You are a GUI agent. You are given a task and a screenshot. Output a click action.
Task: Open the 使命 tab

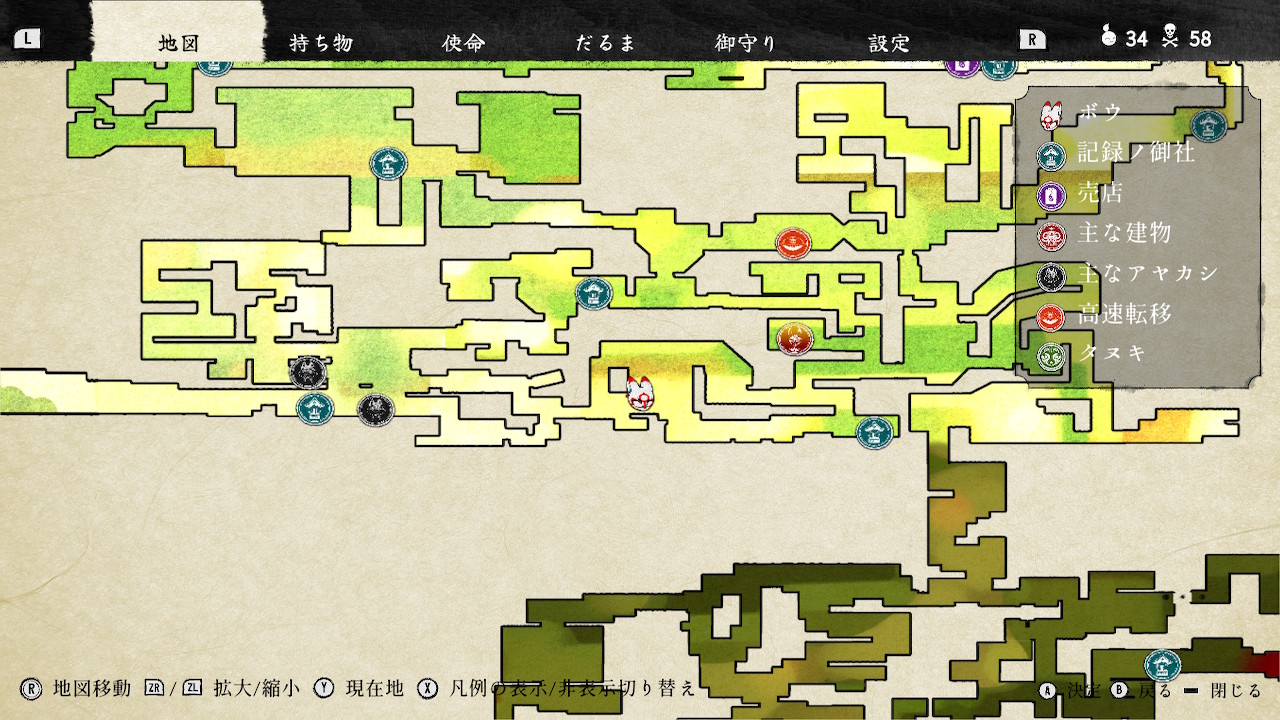[463, 43]
